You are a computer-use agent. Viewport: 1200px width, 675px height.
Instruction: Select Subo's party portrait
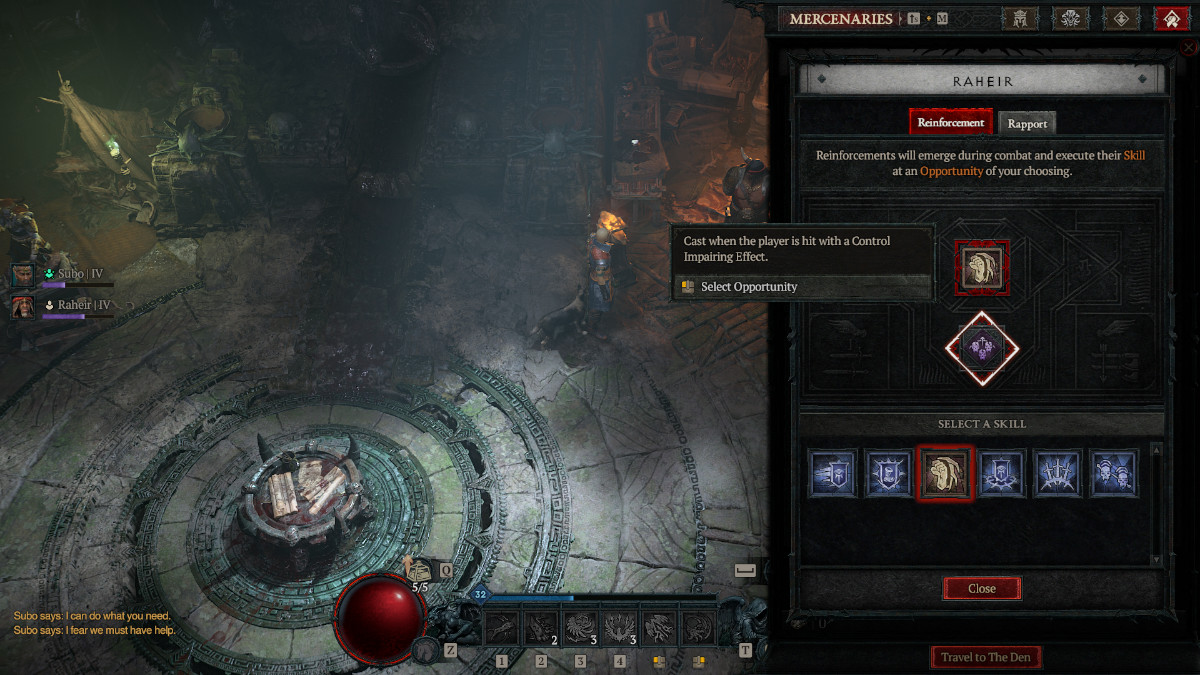(x=23, y=275)
